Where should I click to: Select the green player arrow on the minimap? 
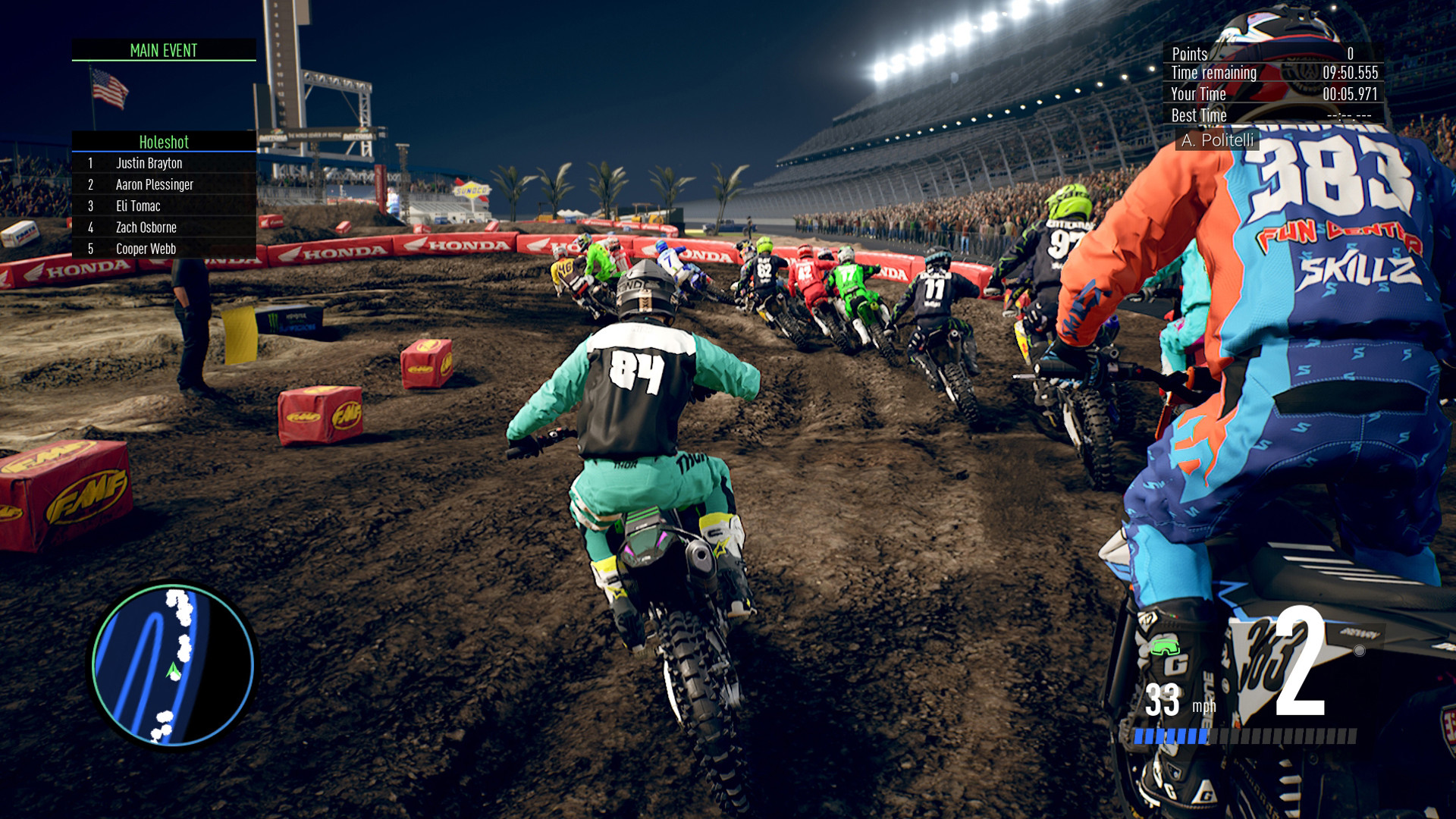tap(173, 670)
